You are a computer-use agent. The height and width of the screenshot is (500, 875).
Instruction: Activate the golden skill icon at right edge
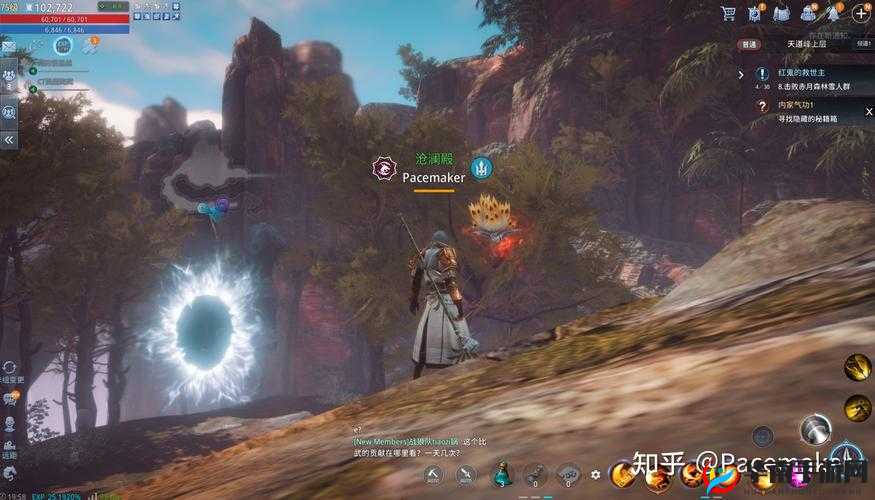[x=857, y=367]
